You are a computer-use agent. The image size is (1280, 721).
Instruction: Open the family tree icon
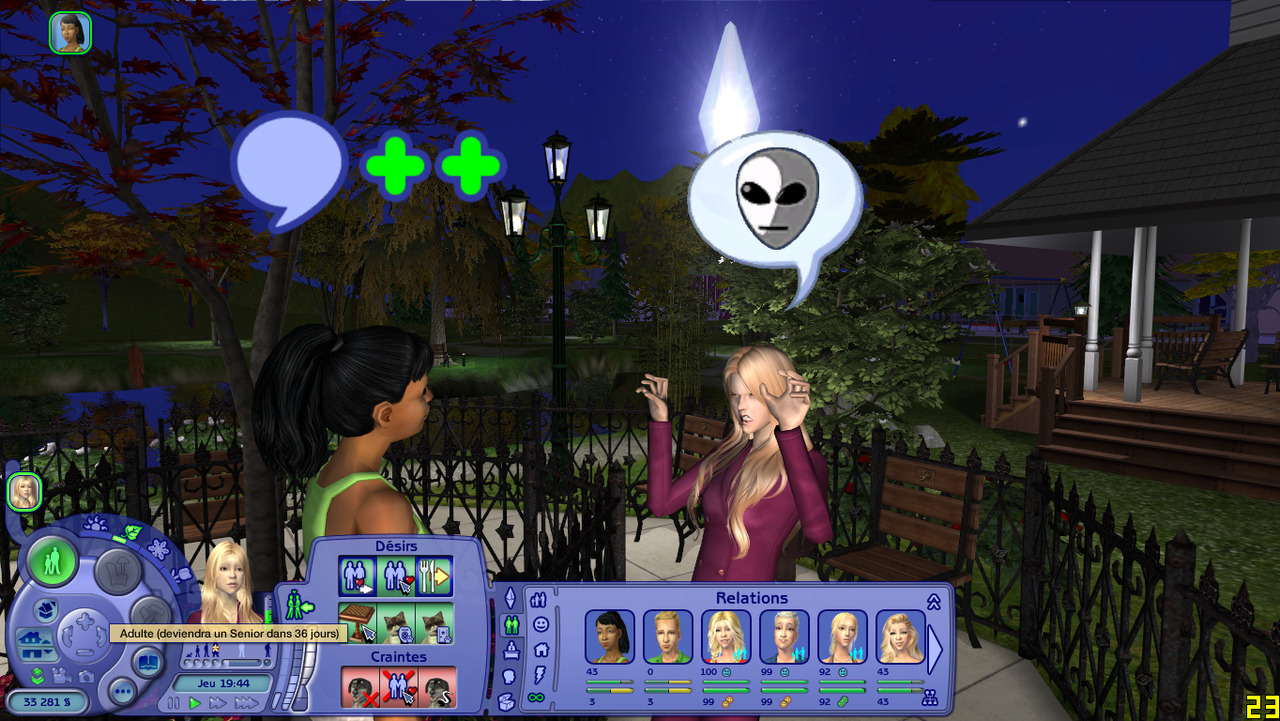[x=929, y=697]
